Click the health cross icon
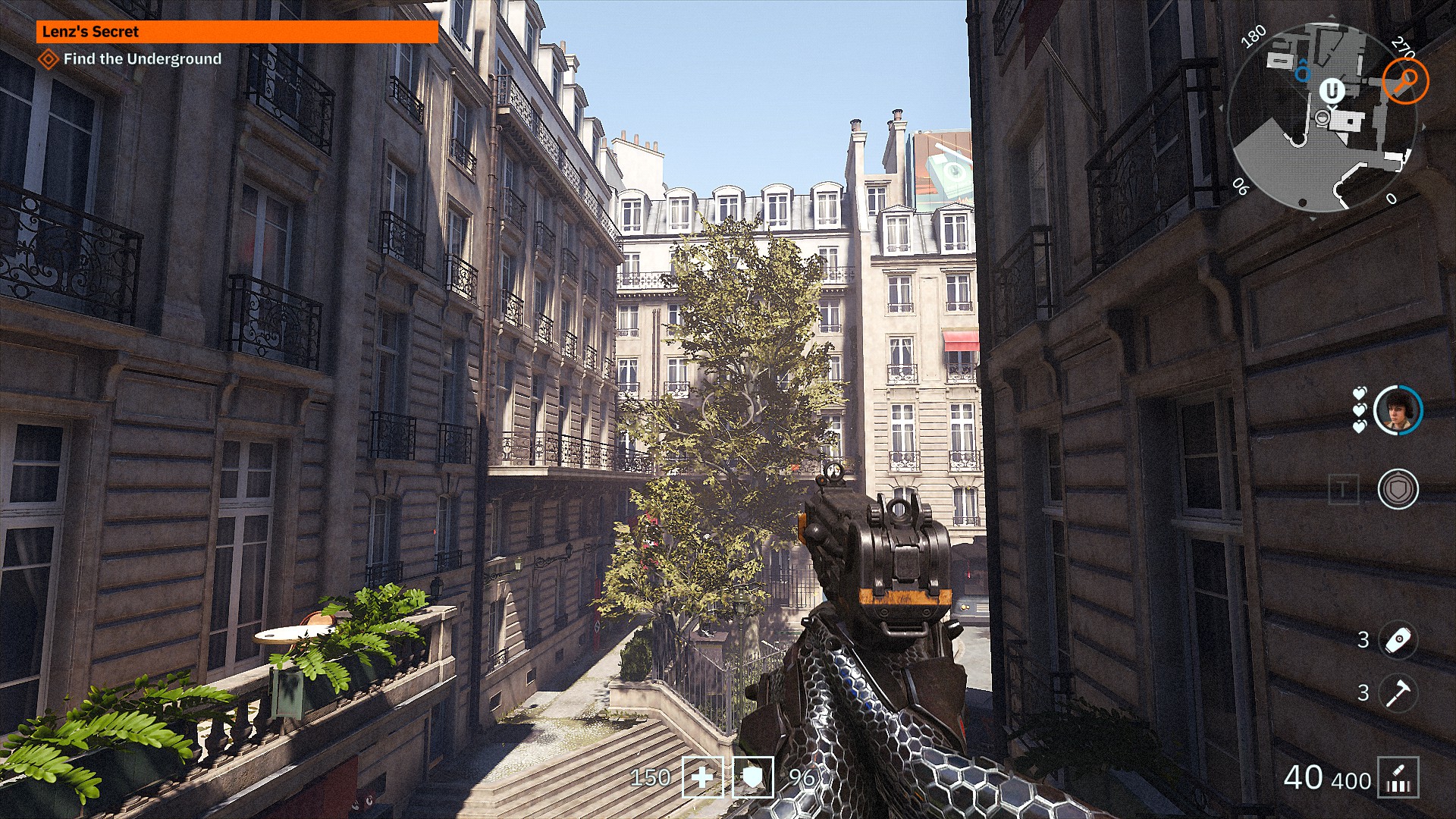This screenshot has height=819, width=1456. click(x=703, y=777)
